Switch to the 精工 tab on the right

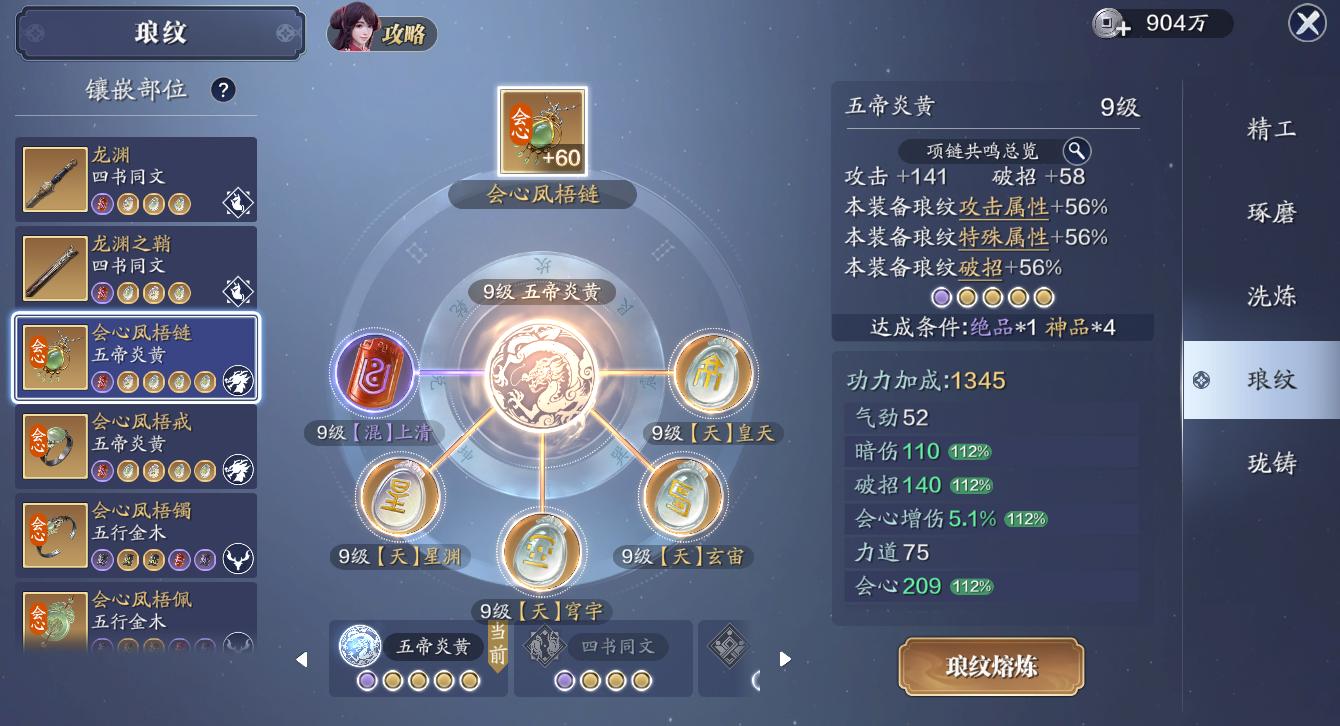tap(1271, 131)
